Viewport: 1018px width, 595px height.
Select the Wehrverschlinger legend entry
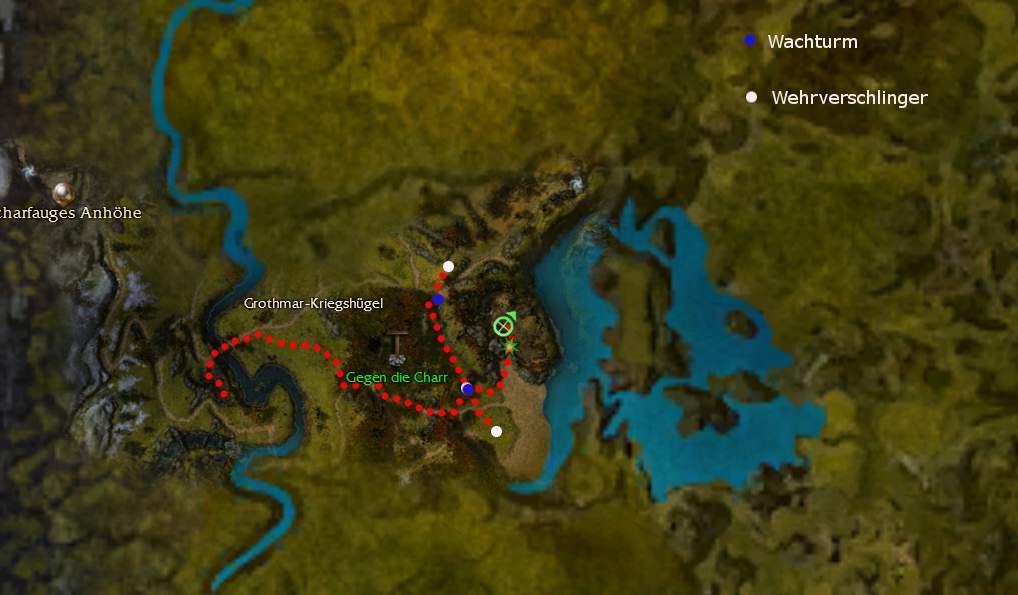(848, 98)
